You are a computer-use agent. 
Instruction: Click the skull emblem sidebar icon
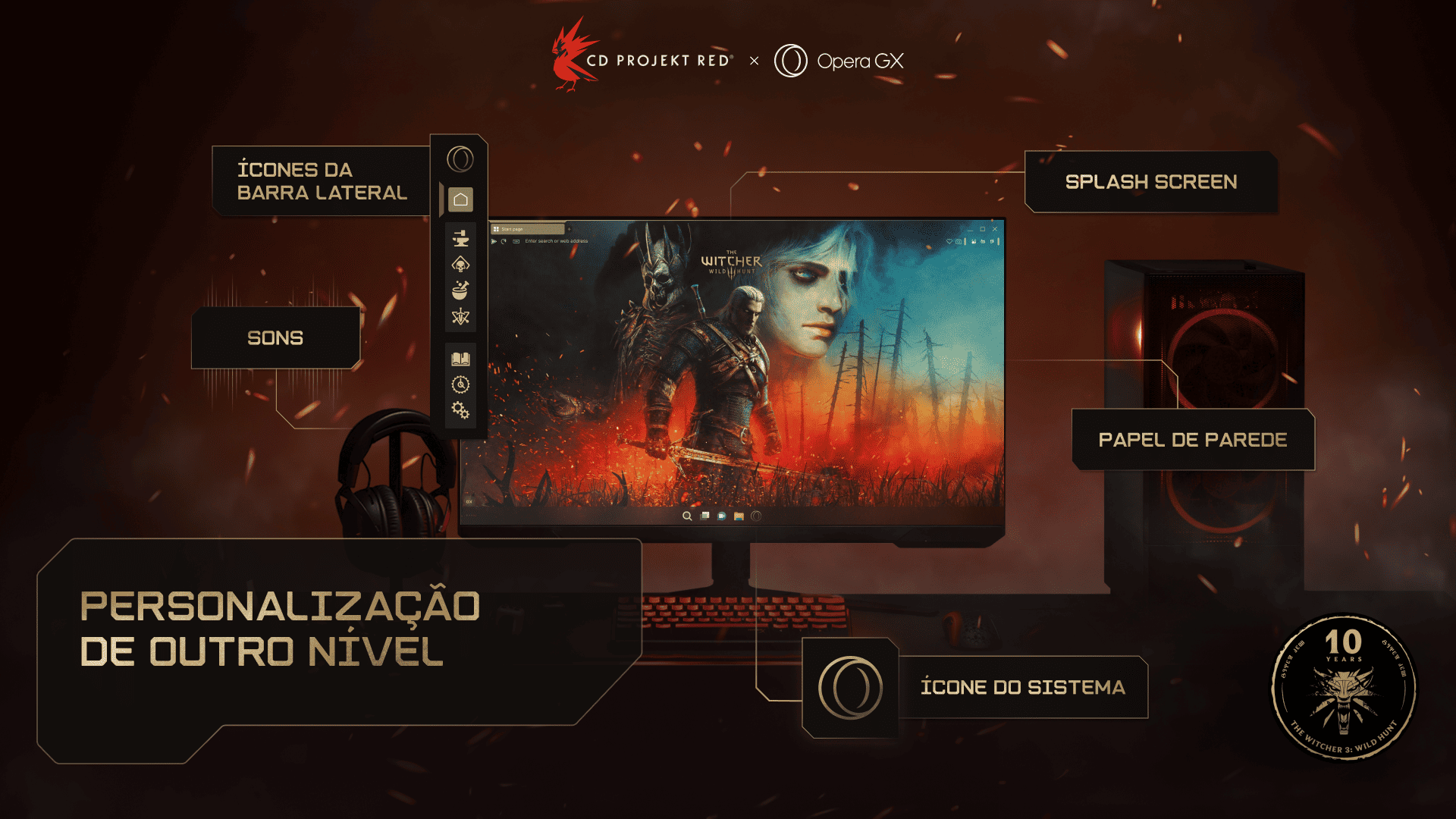click(x=460, y=264)
